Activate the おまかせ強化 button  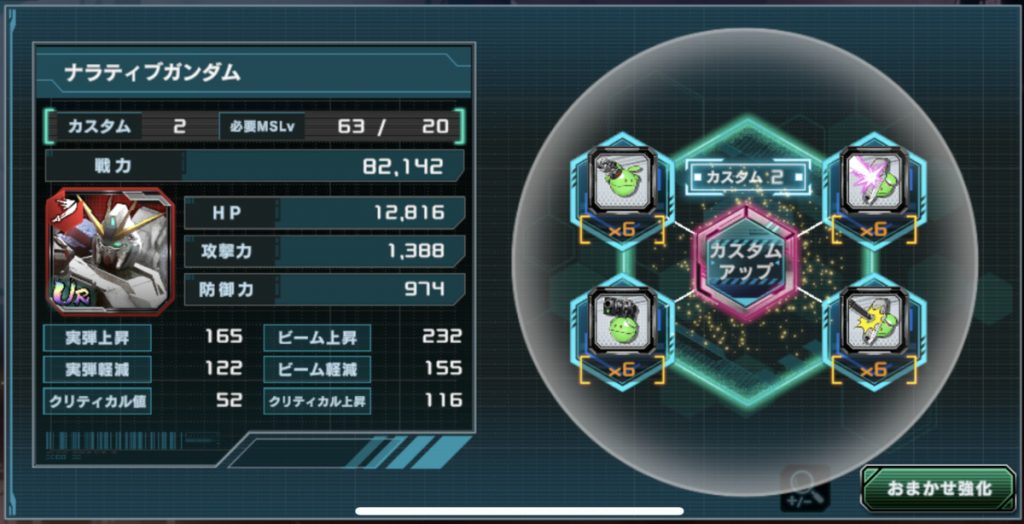pos(939,488)
